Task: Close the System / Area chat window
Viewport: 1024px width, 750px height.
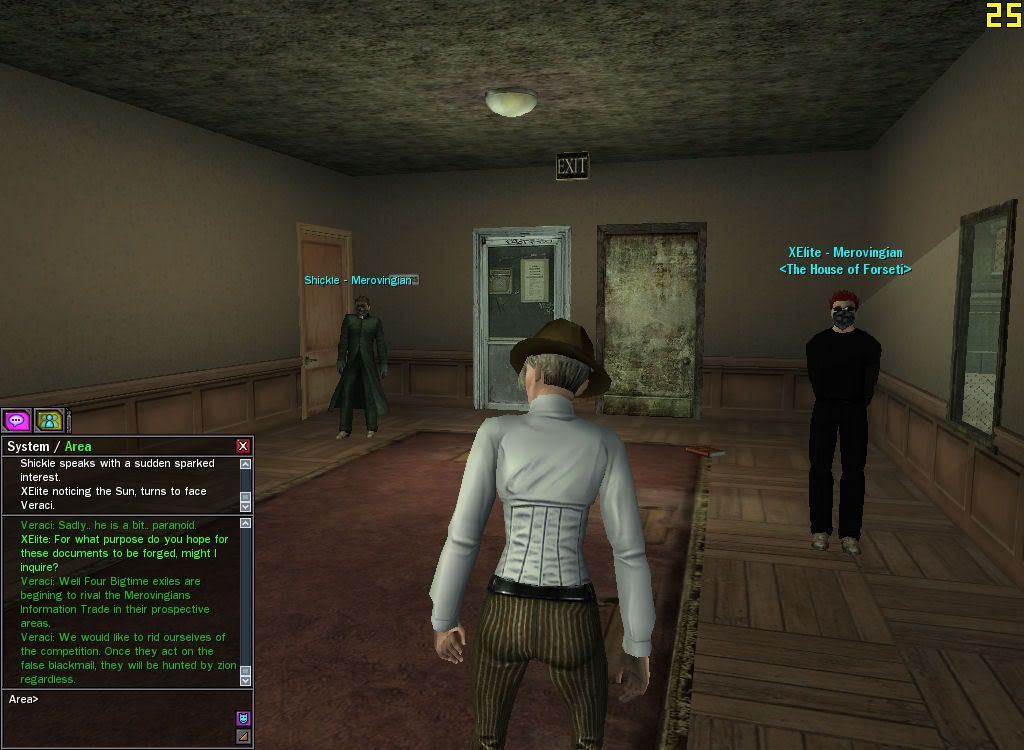Action: point(243,446)
